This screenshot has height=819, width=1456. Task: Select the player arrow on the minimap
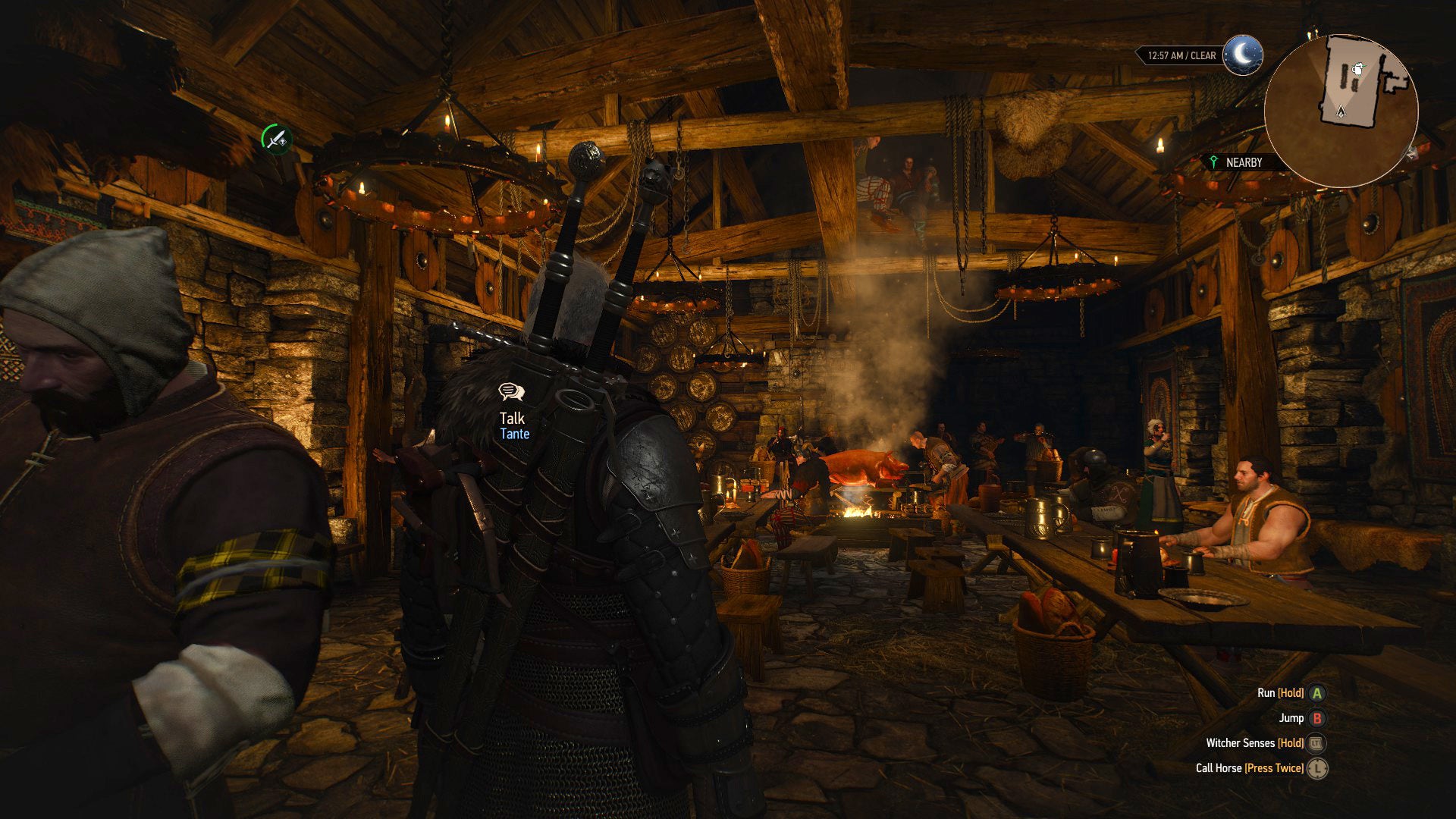pyautogui.click(x=1341, y=112)
